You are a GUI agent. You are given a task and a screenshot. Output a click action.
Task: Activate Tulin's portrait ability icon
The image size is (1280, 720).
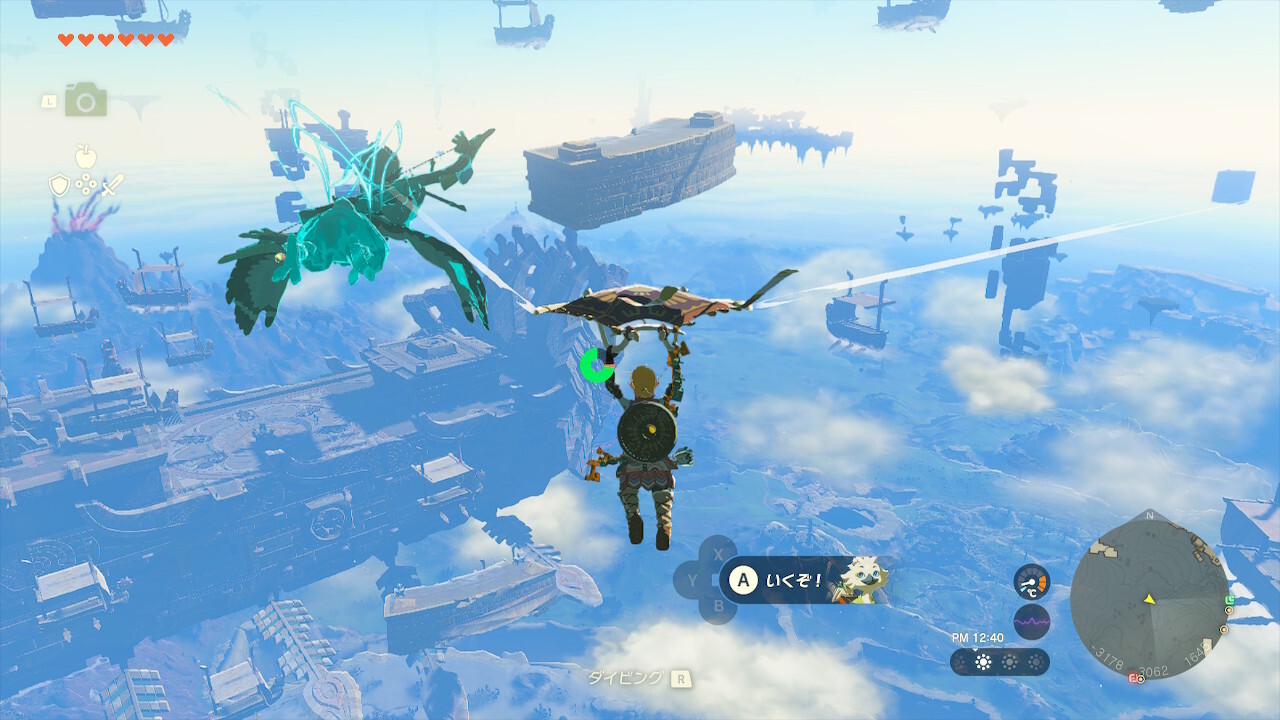pyautogui.click(x=860, y=580)
